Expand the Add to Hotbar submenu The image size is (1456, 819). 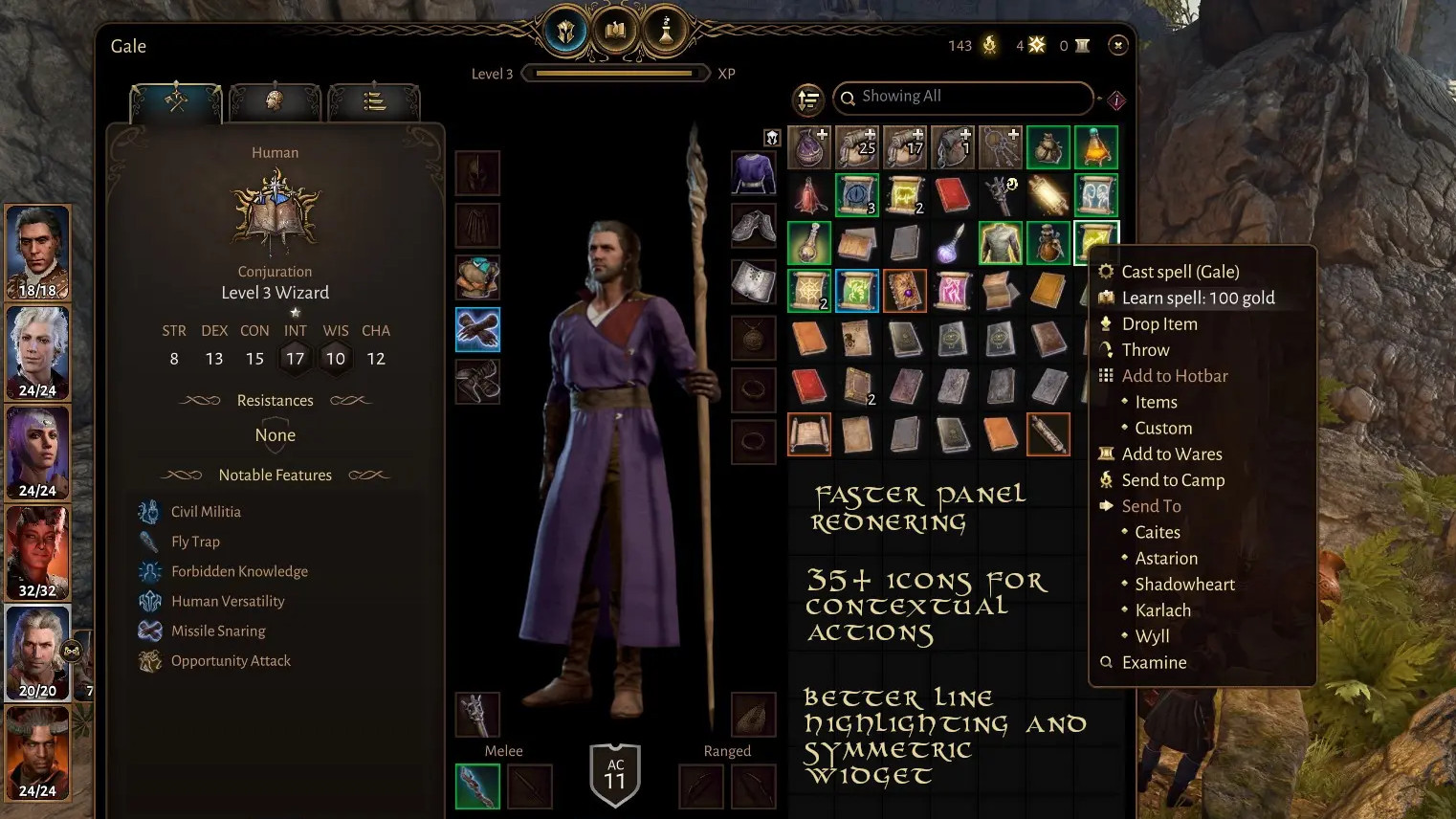1174,375
